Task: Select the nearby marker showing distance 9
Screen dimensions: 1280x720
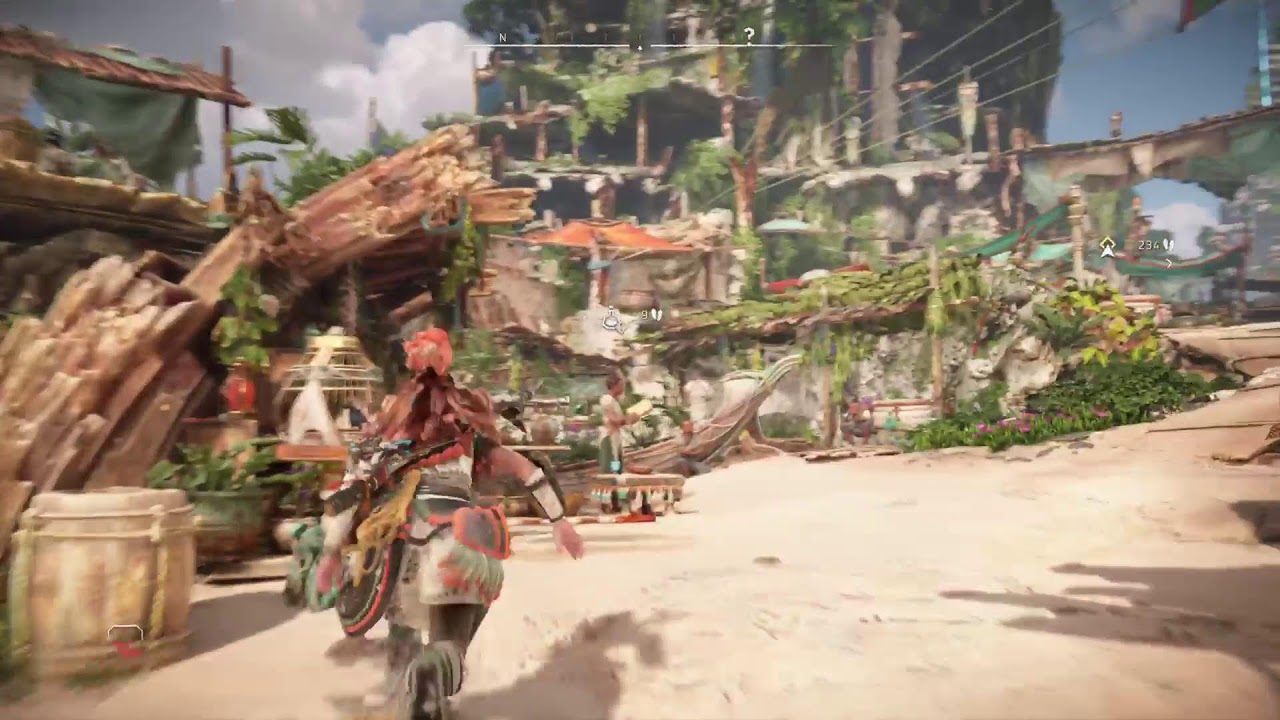Action: pos(612,319)
